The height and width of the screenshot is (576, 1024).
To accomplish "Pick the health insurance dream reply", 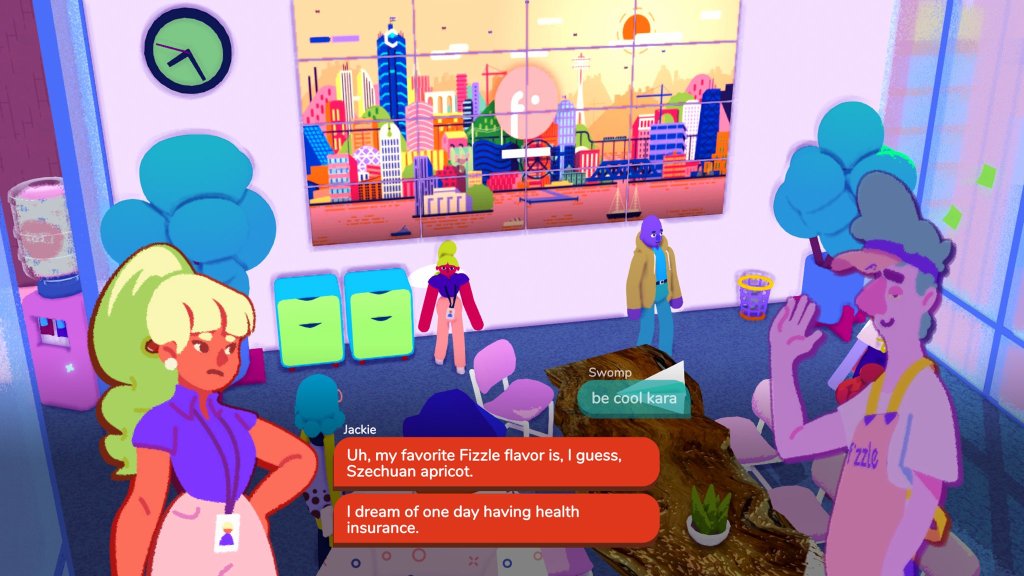I will [496, 519].
